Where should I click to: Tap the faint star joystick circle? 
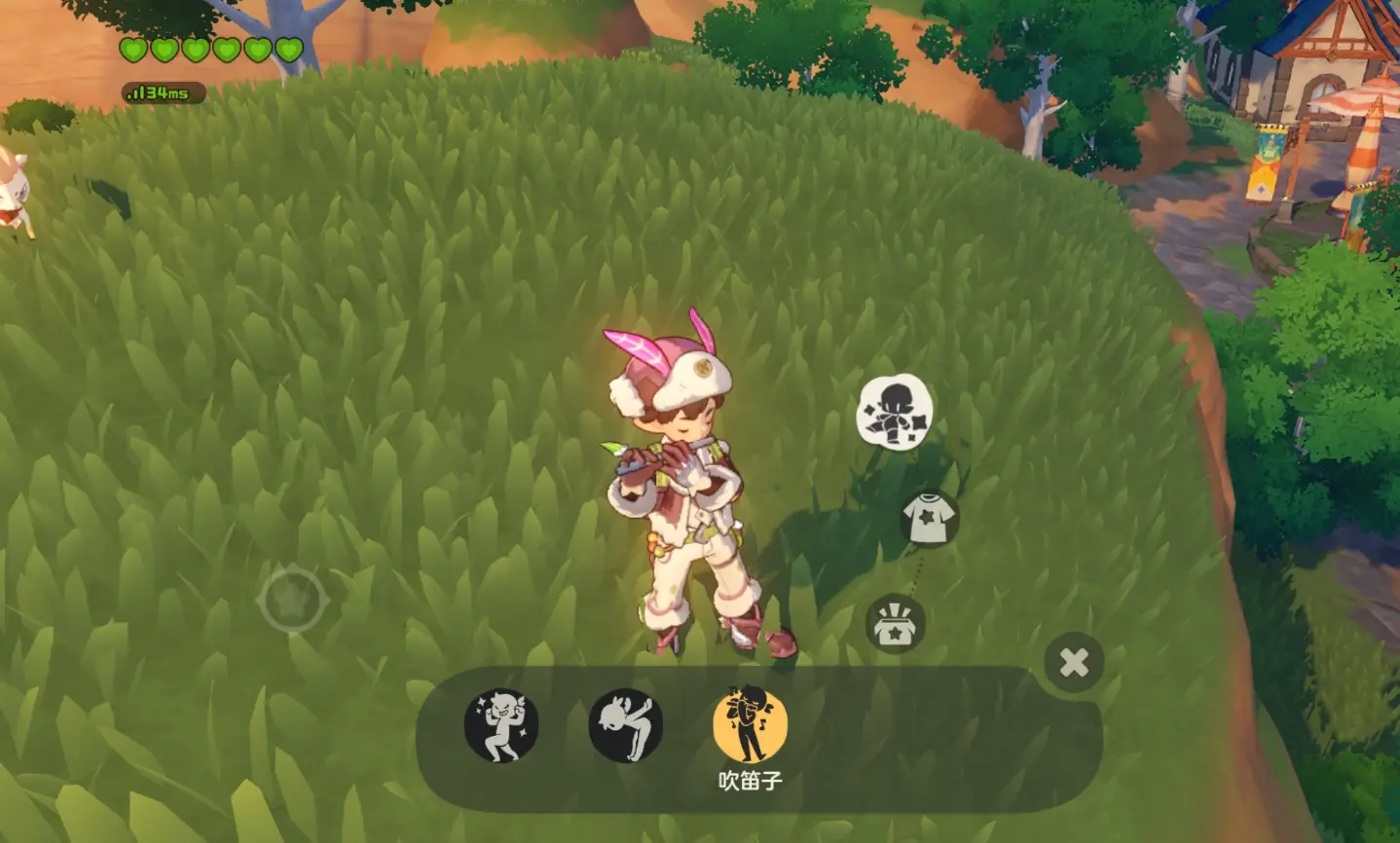pos(291,599)
